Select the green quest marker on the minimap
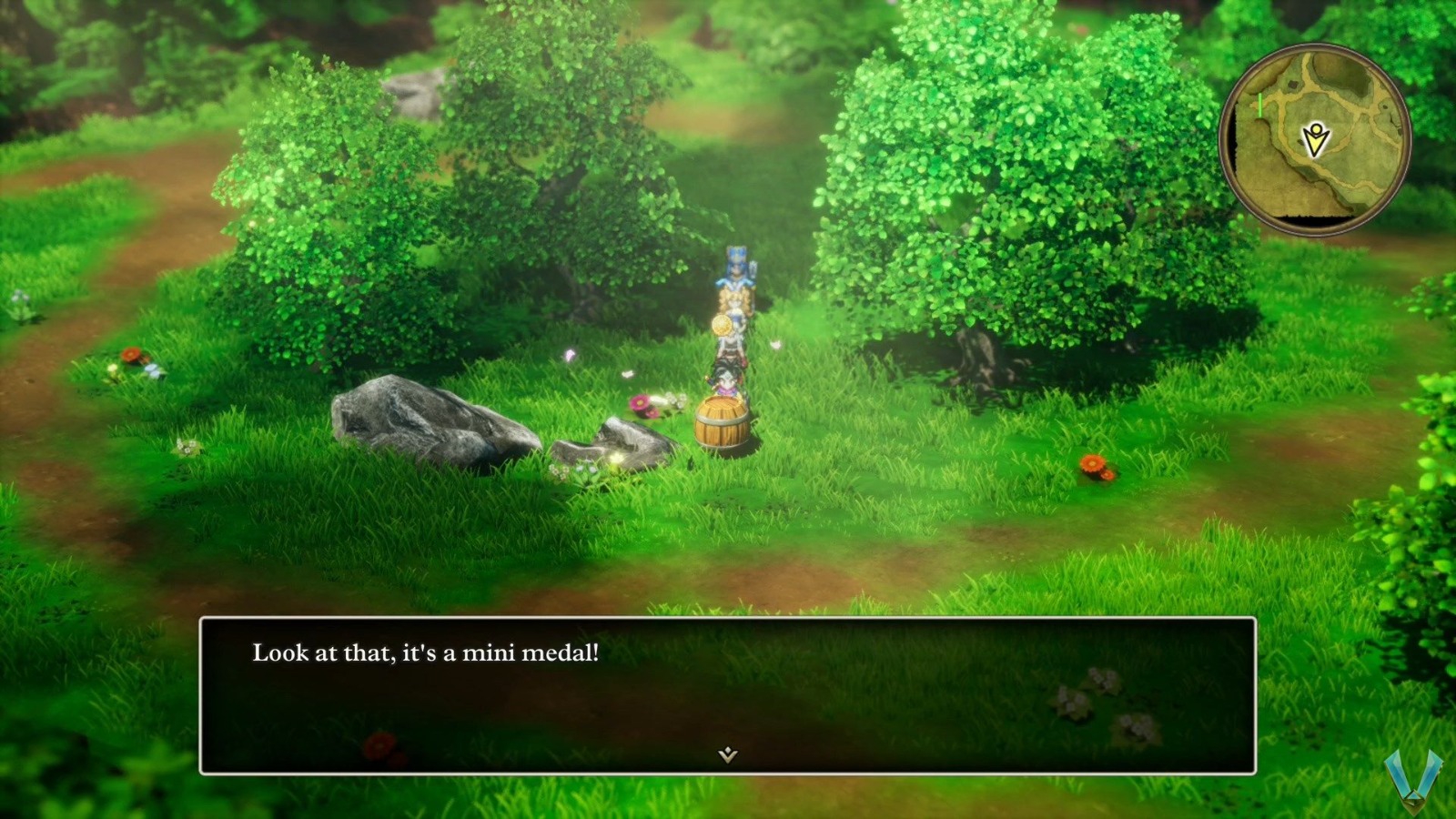The image size is (1456, 819). pos(1259,106)
